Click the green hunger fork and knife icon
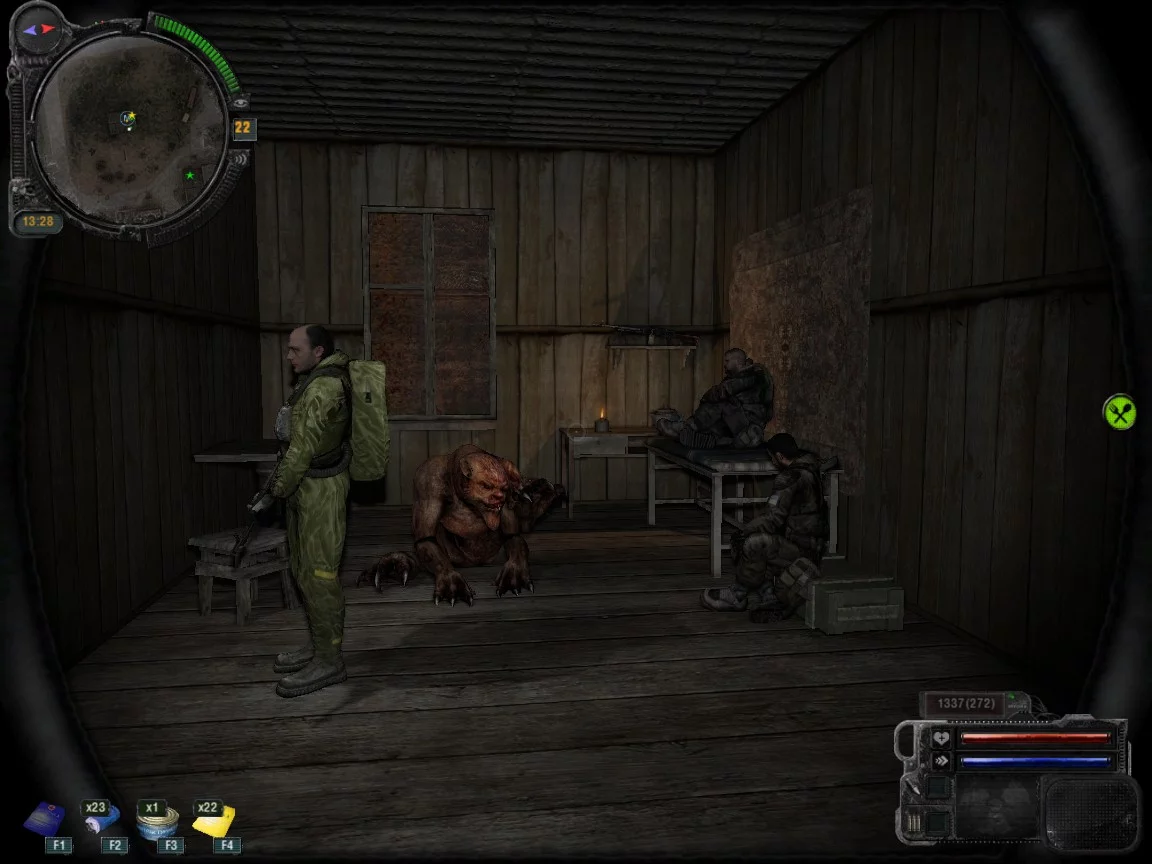Screen dimensions: 1152x864 click(x=1119, y=412)
